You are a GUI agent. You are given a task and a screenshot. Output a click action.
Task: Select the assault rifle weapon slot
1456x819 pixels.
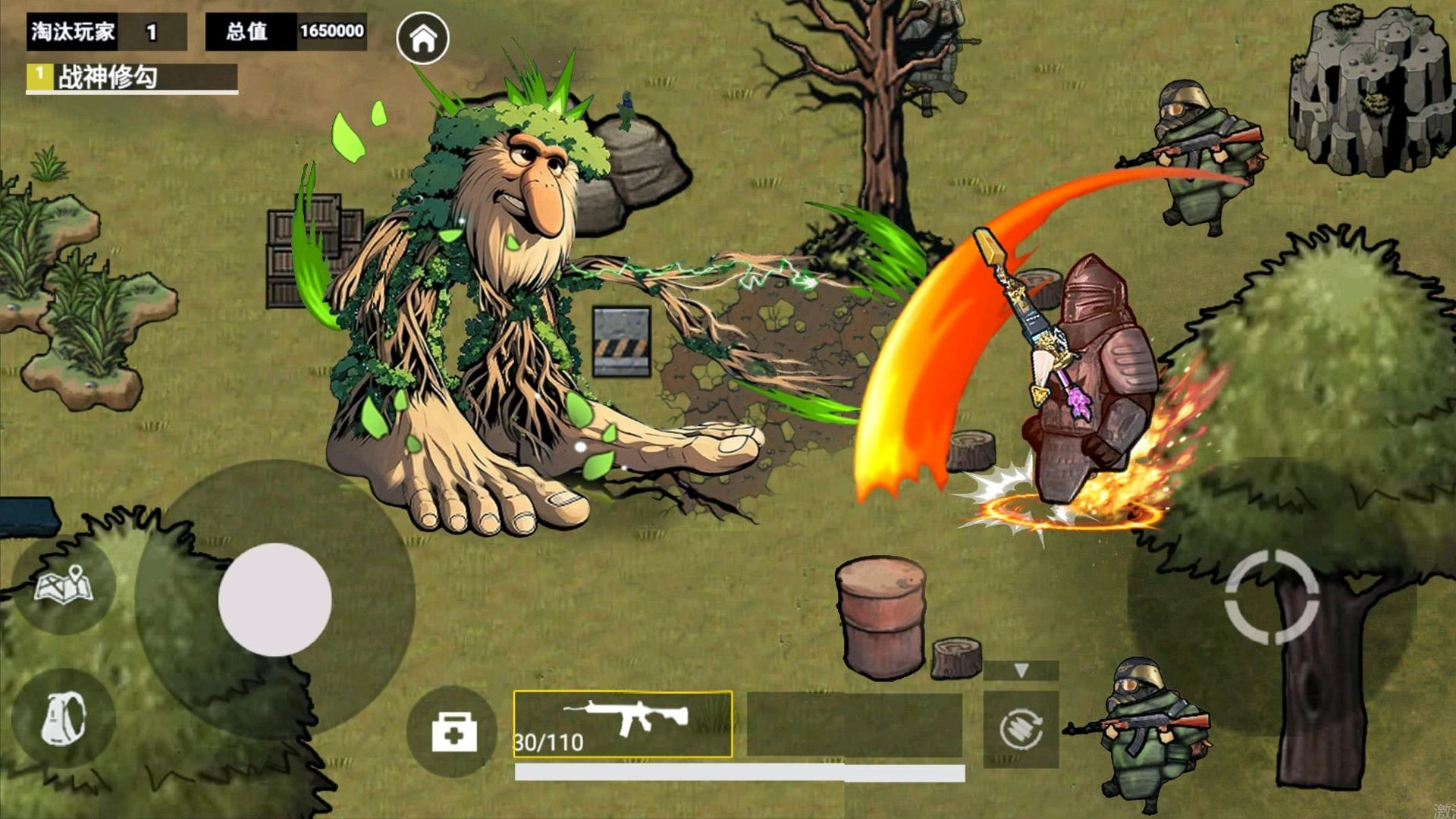(623, 724)
